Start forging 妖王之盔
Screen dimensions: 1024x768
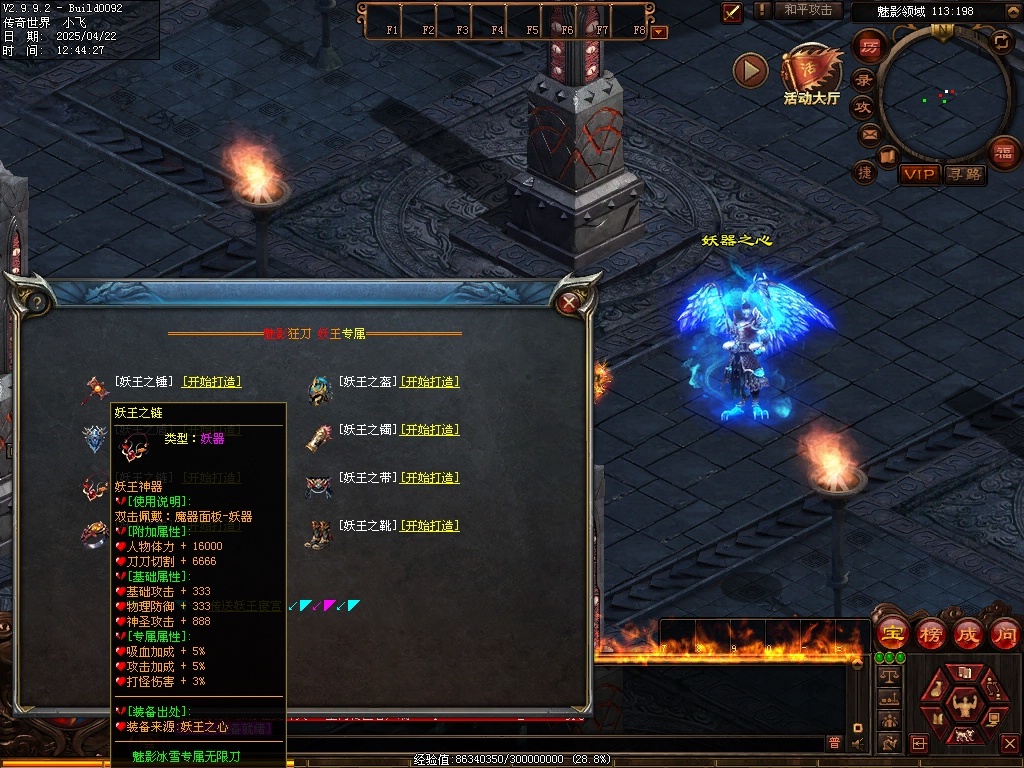click(x=429, y=381)
